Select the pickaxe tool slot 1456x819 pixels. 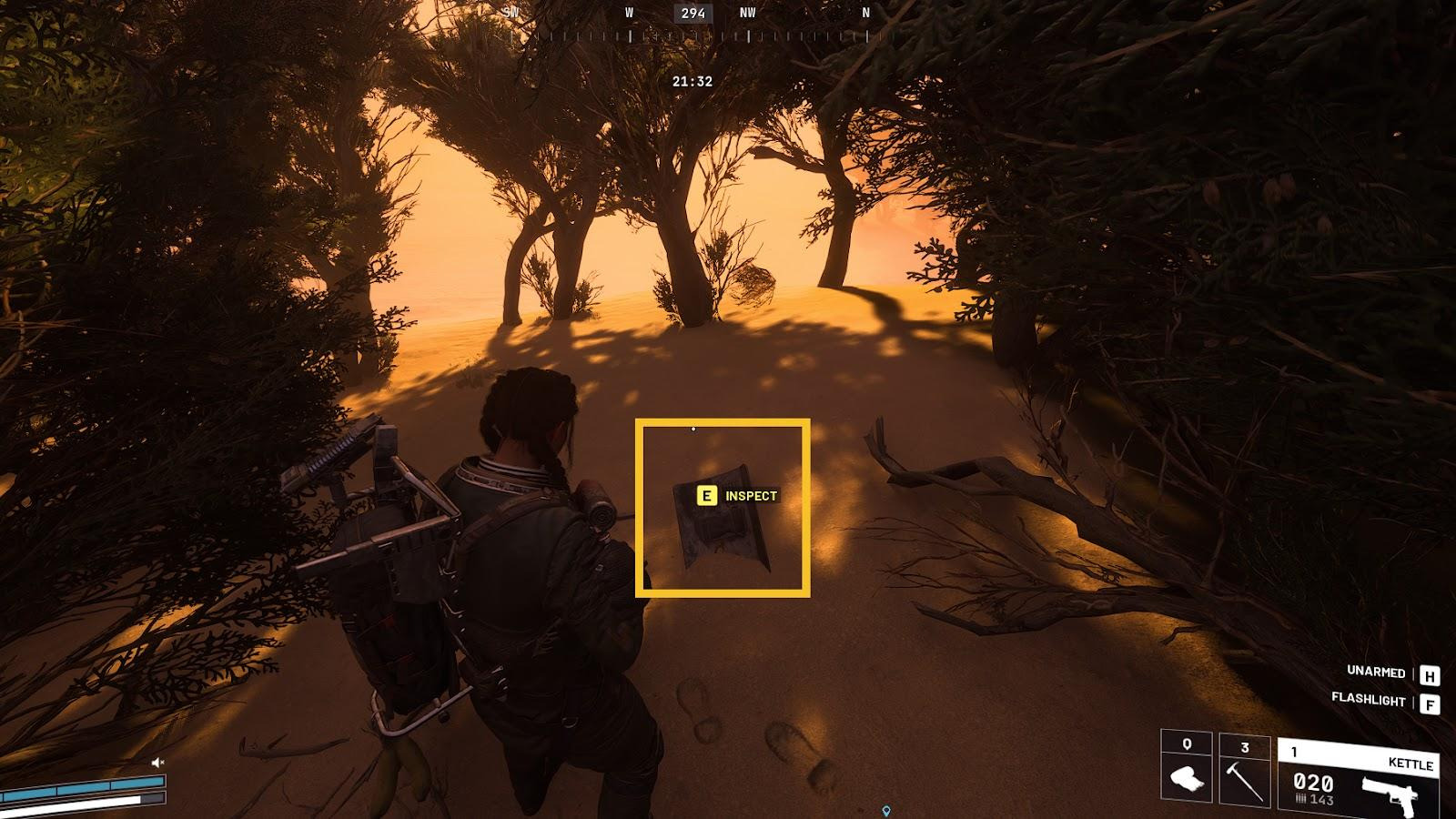tap(1244, 771)
